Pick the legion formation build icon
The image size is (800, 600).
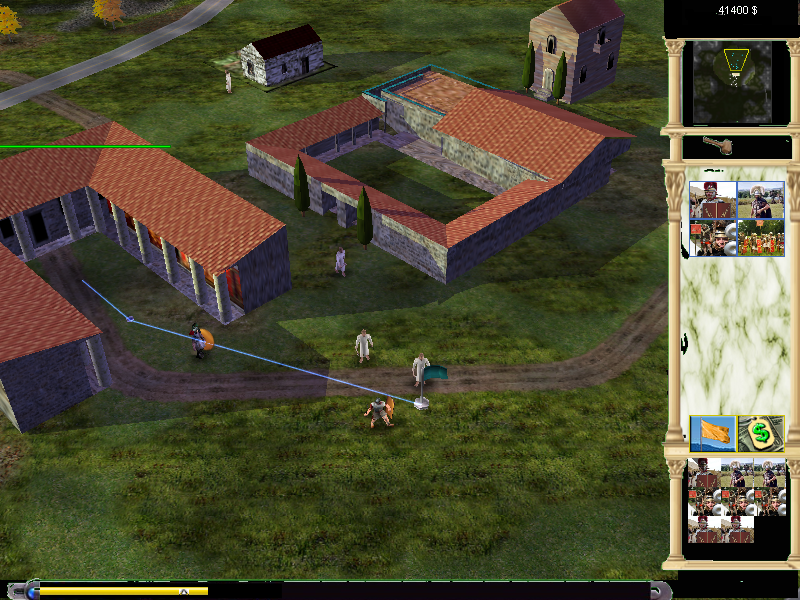(760, 238)
